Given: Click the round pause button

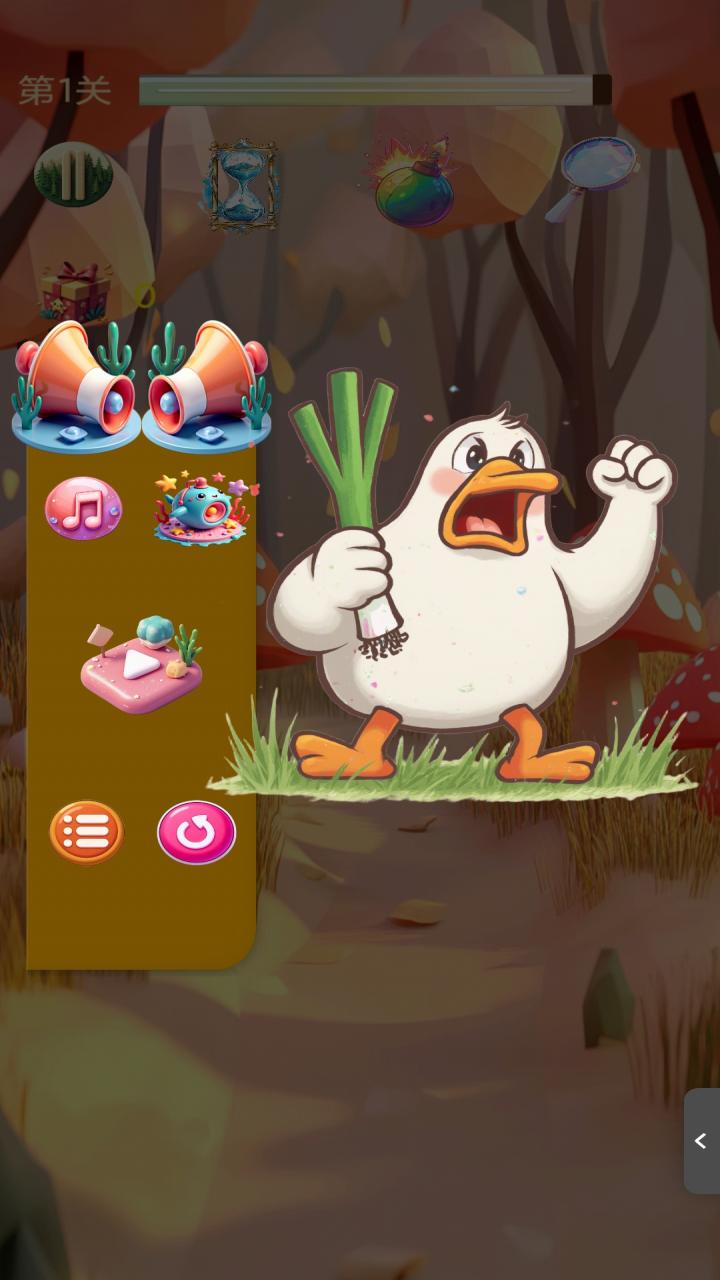Looking at the screenshot, I should coord(73,175).
